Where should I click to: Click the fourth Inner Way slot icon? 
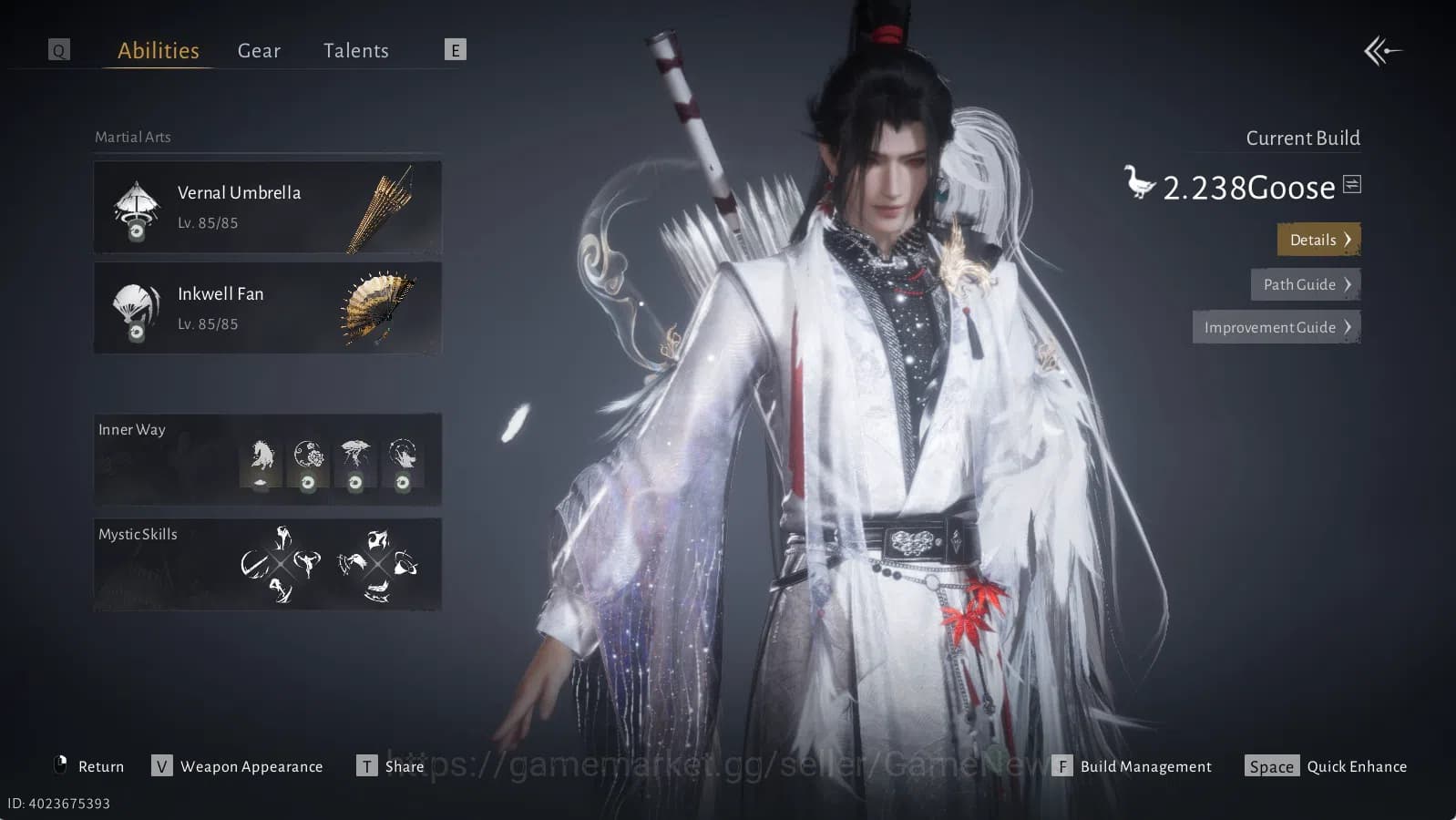[x=403, y=460]
